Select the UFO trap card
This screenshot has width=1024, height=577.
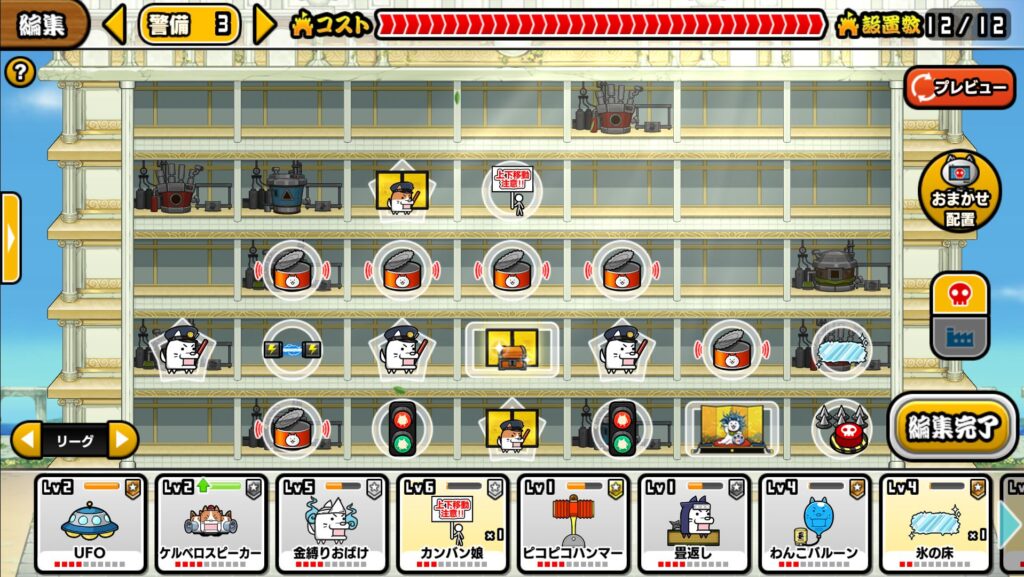90,523
